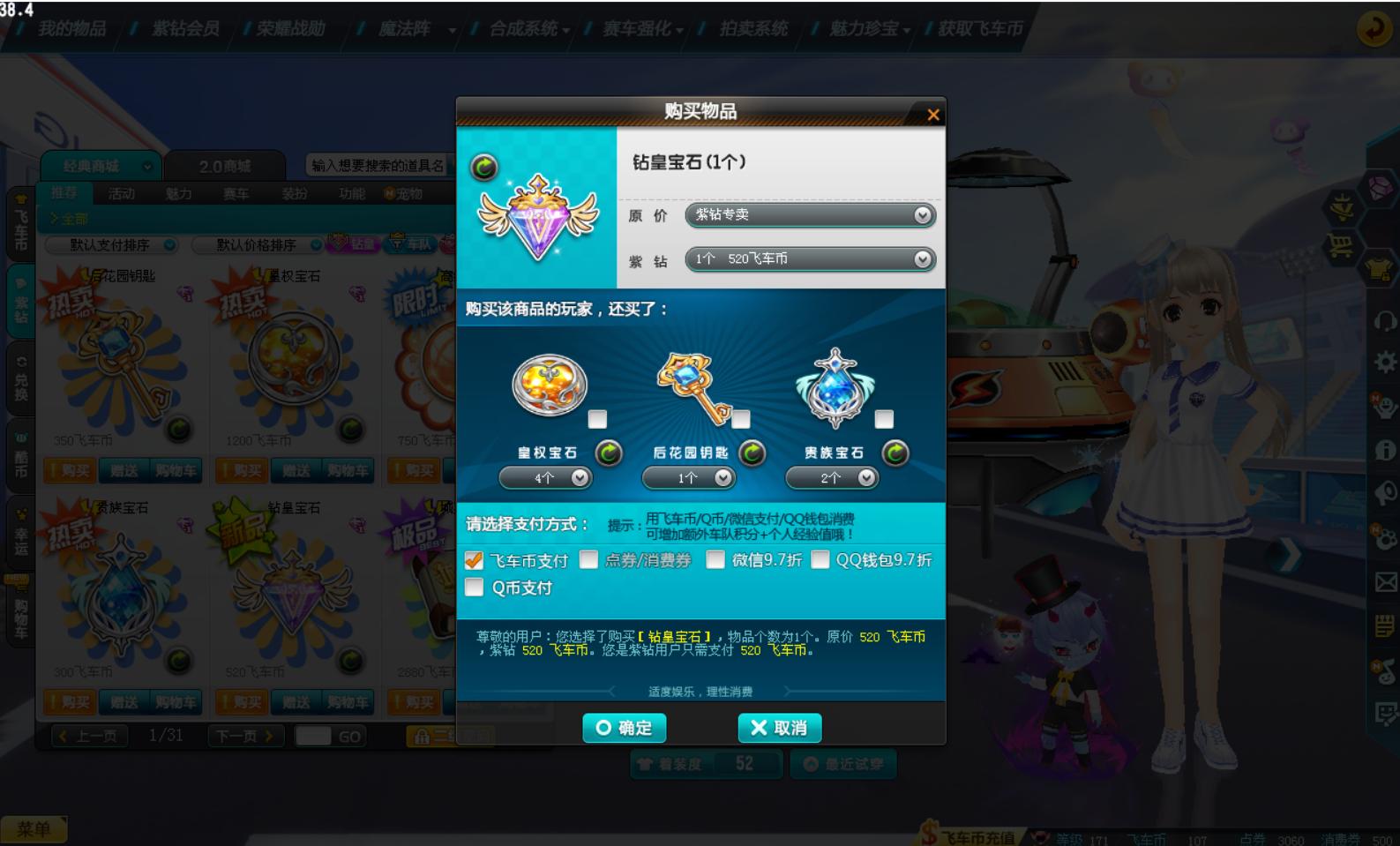Click the 确定 confirm button

pos(623,728)
